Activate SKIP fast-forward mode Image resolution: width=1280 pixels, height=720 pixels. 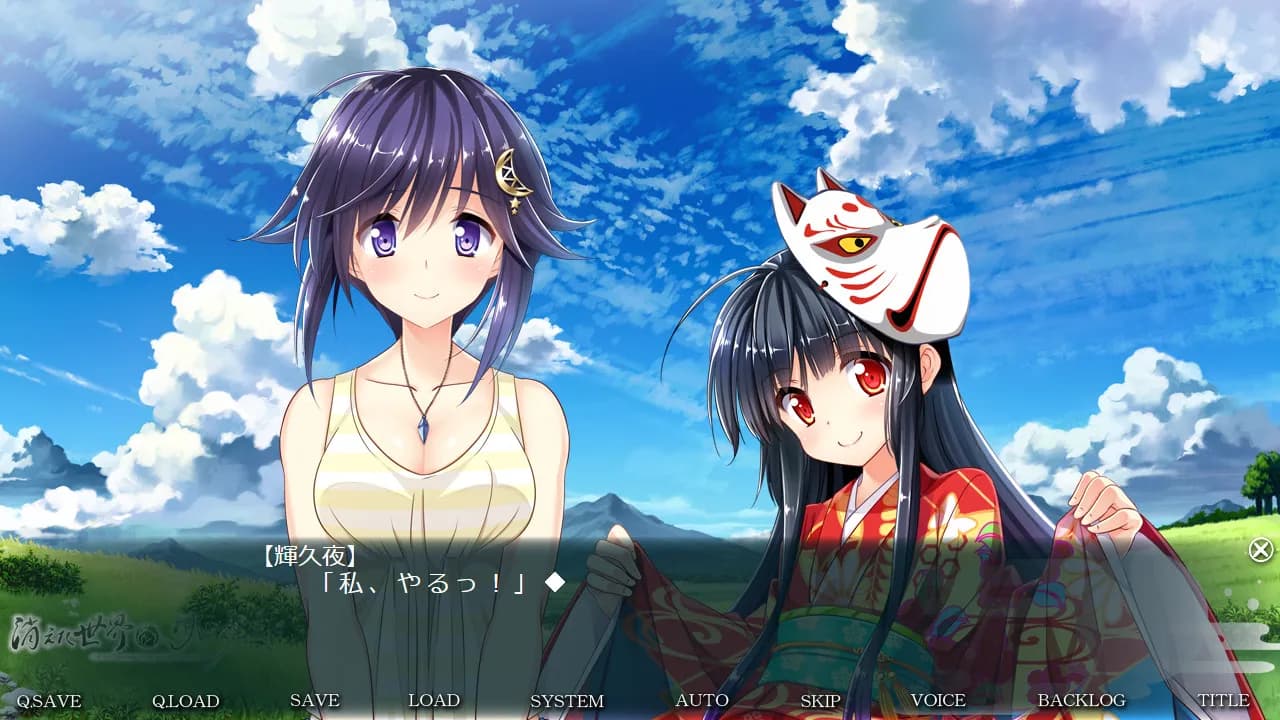[821, 701]
